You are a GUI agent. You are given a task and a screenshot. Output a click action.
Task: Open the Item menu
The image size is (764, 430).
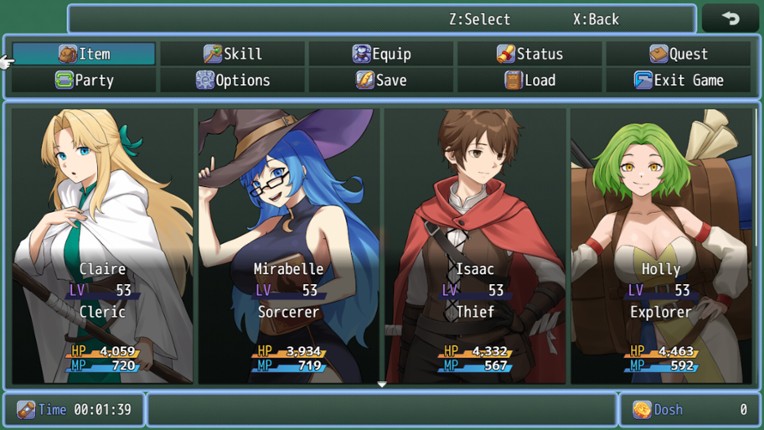click(84, 54)
